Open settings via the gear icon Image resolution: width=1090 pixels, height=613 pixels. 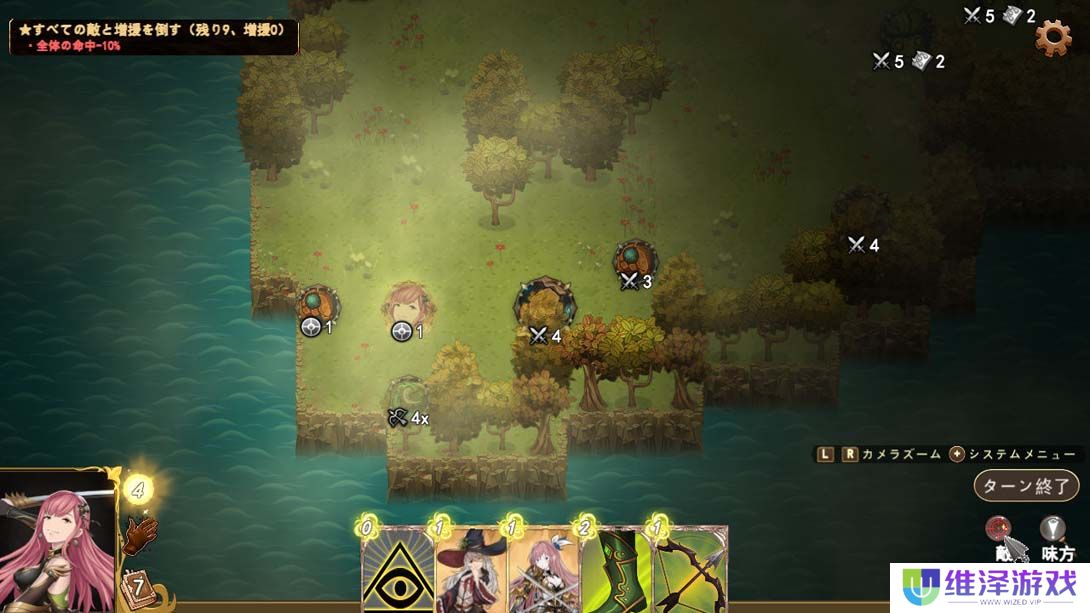[1052, 38]
